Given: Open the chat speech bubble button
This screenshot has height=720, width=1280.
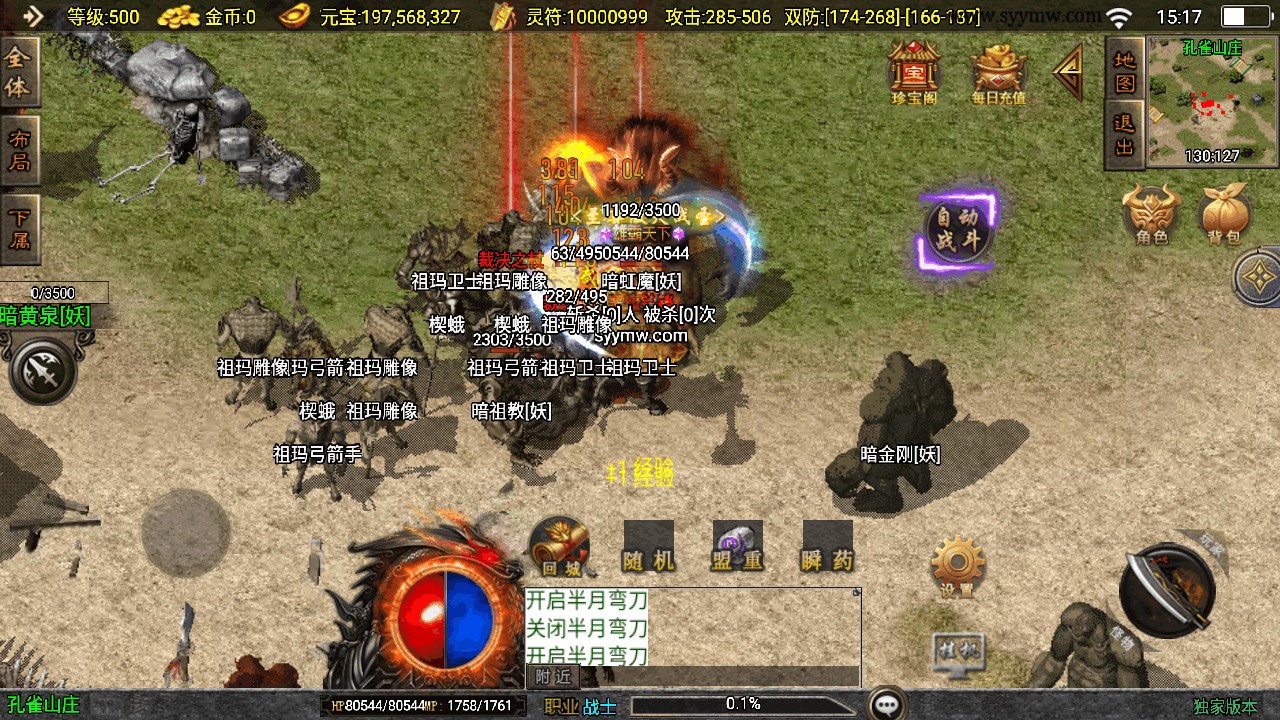Looking at the screenshot, I should pyautogui.click(x=887, y=704).
